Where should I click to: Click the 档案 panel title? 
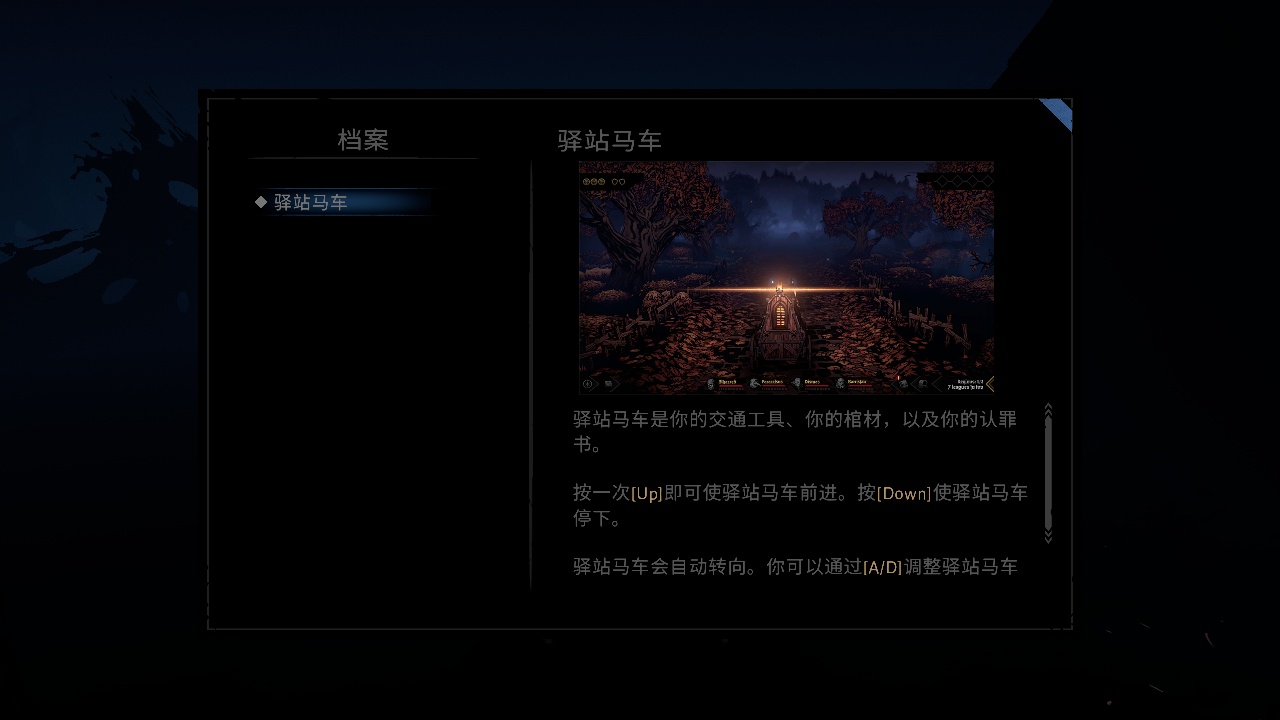[365, 140]
